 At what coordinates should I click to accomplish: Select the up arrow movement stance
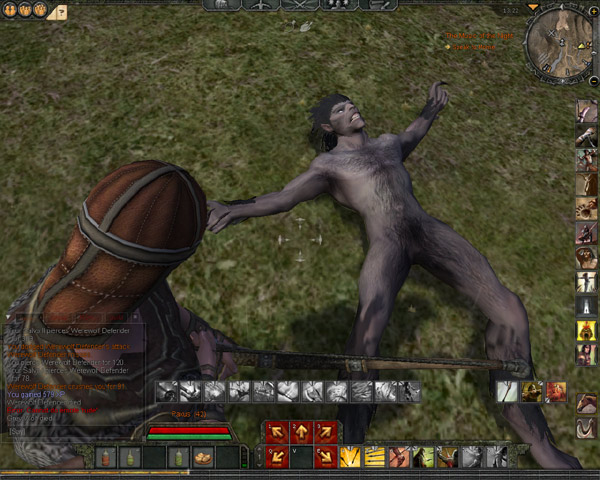click(300, 432)
